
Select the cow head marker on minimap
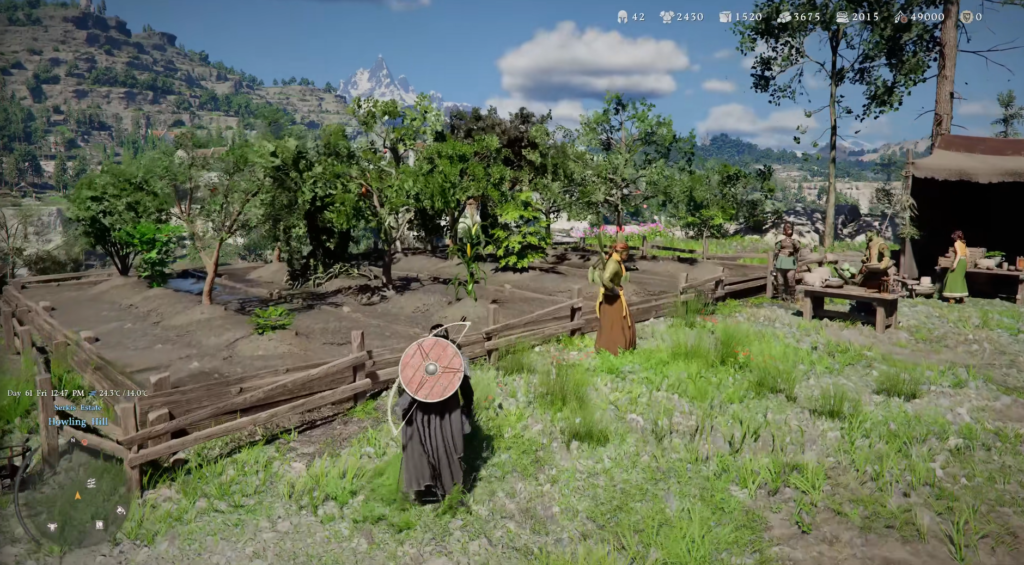click(x=51, y=526)
